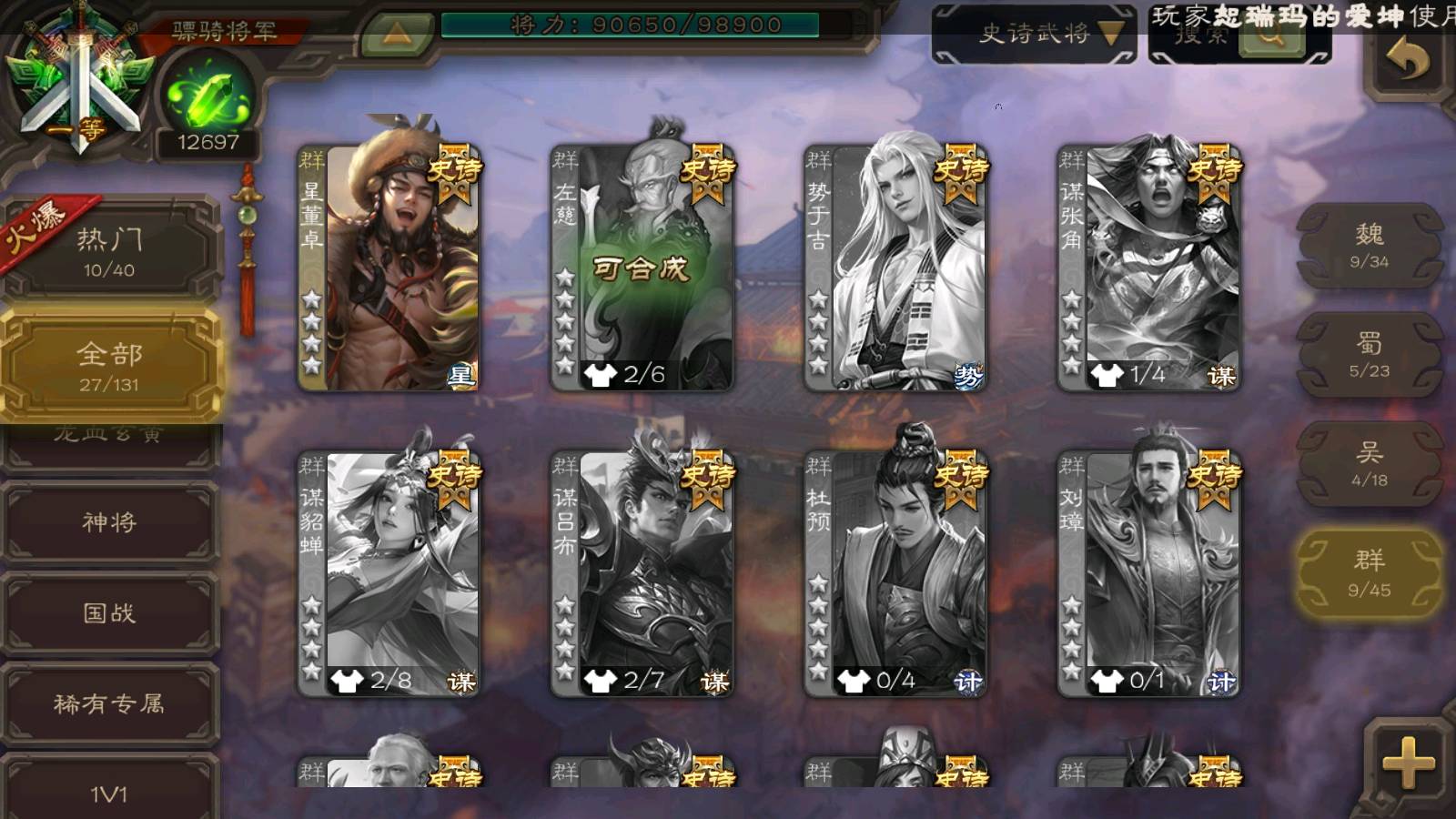Choose the 左慈 card marked 可合成

[x=642, y=268]
